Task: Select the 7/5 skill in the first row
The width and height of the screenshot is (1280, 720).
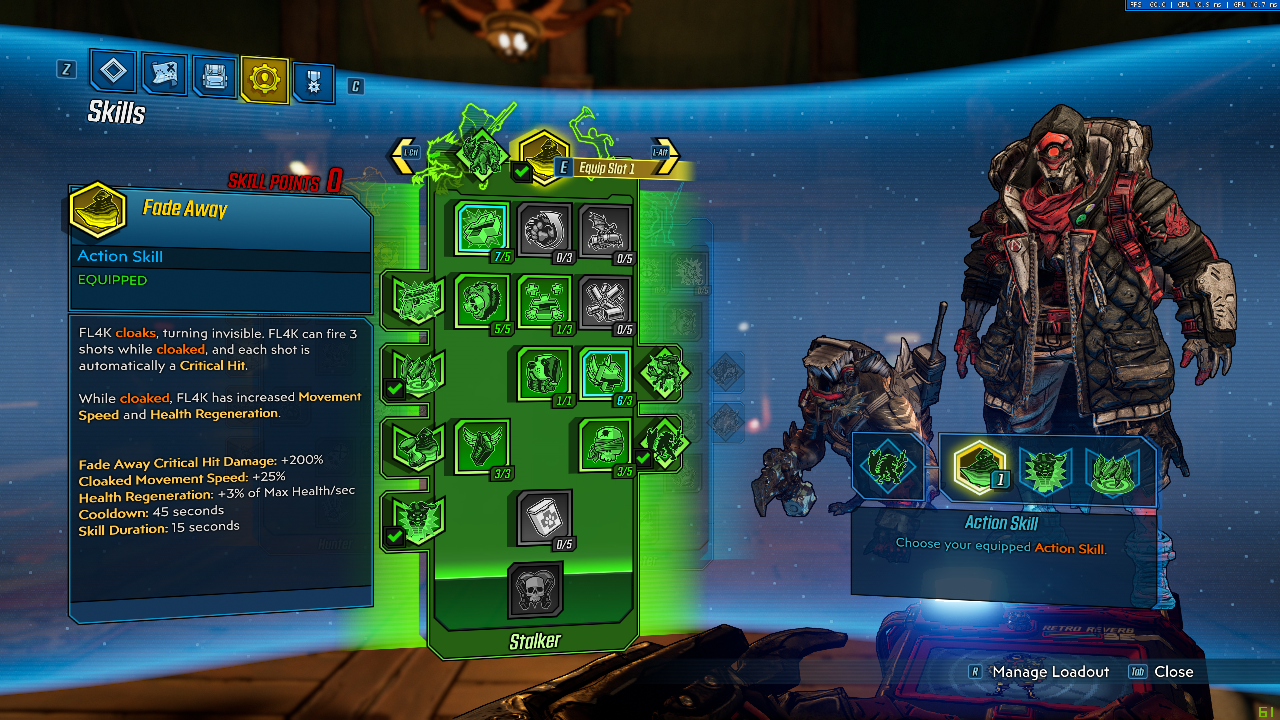Action: 482,229
